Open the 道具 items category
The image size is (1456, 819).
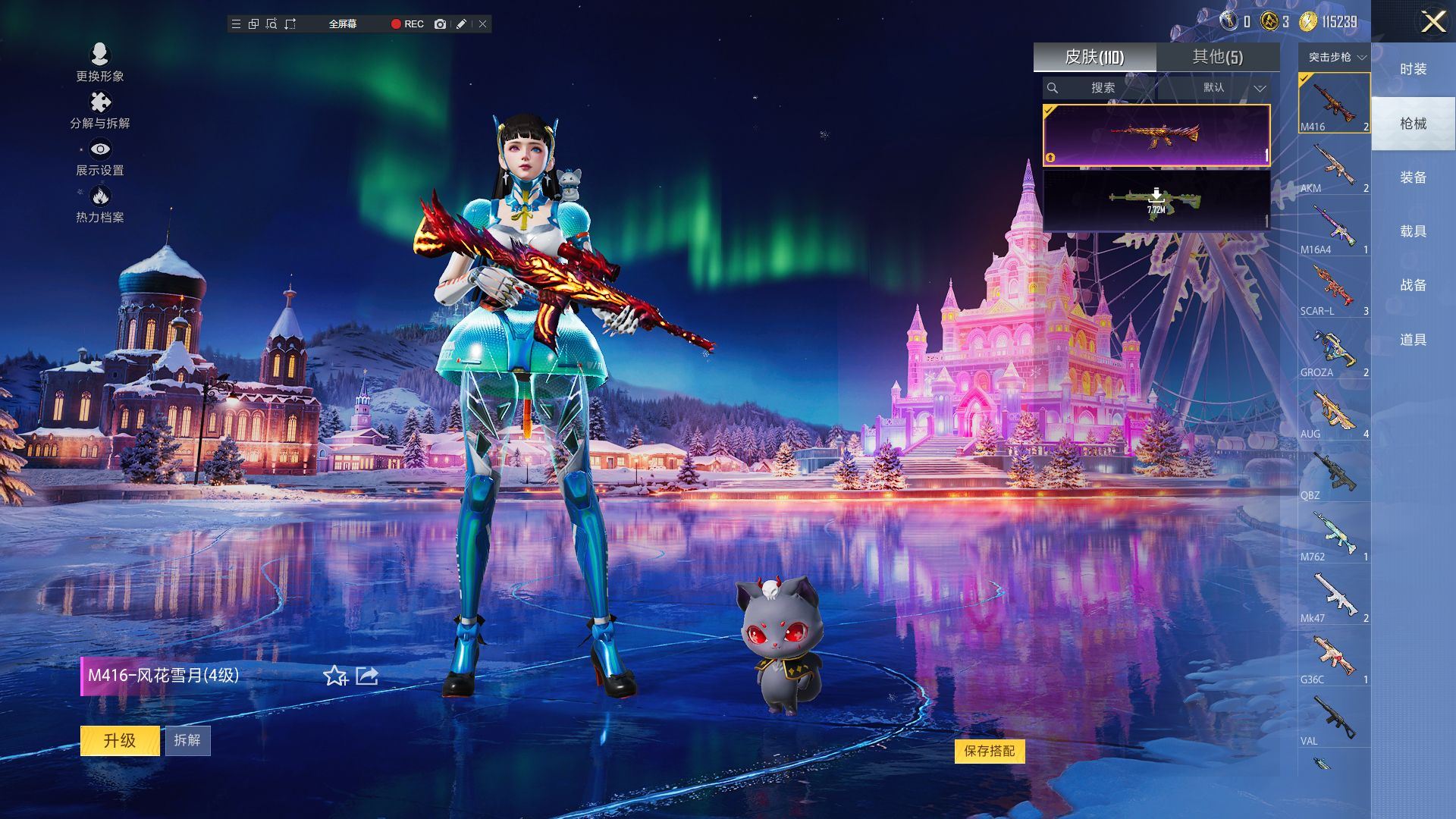coord(1413,340)
